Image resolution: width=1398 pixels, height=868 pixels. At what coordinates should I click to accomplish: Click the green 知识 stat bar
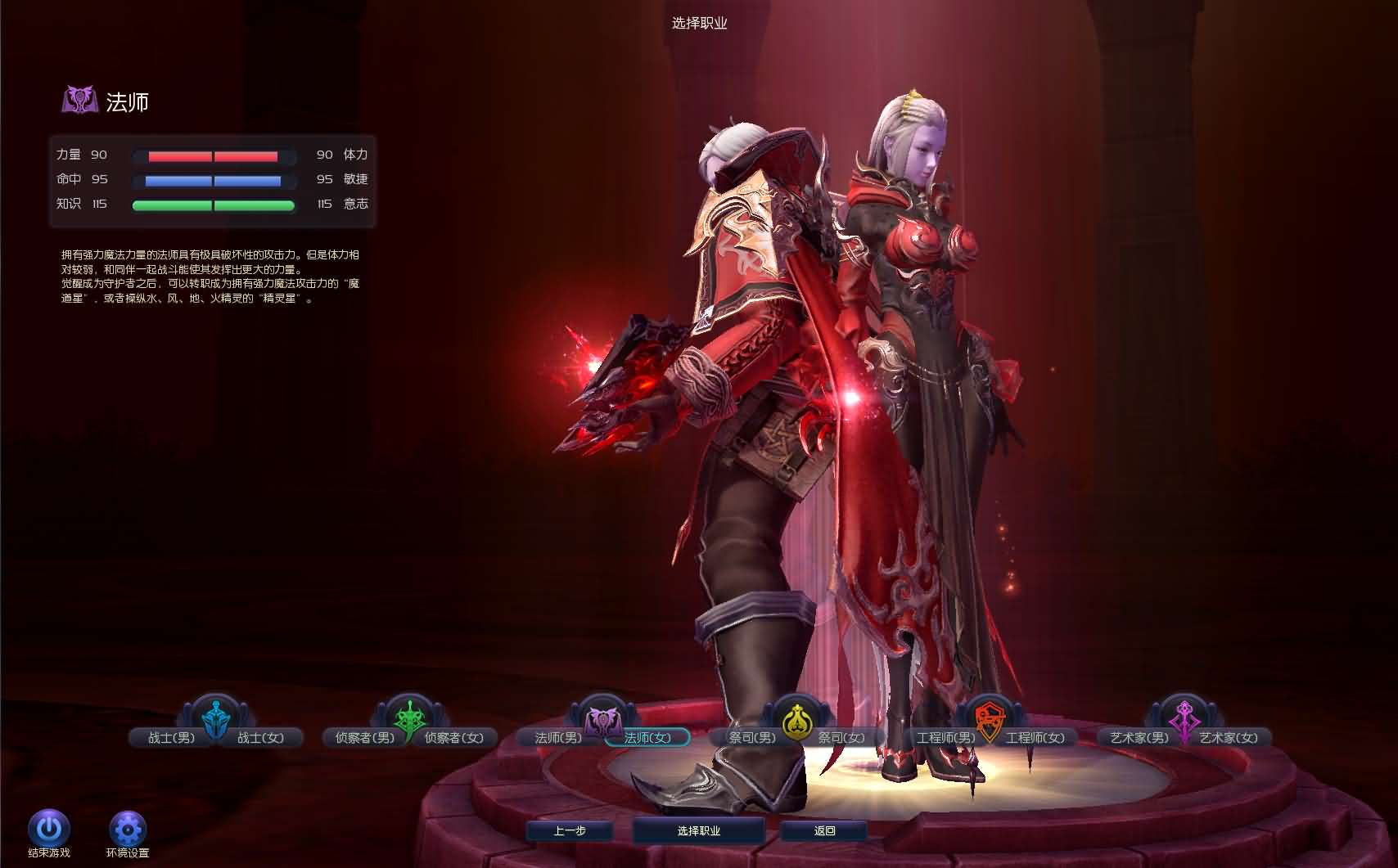pyautogui.click(x=213, y=205)
